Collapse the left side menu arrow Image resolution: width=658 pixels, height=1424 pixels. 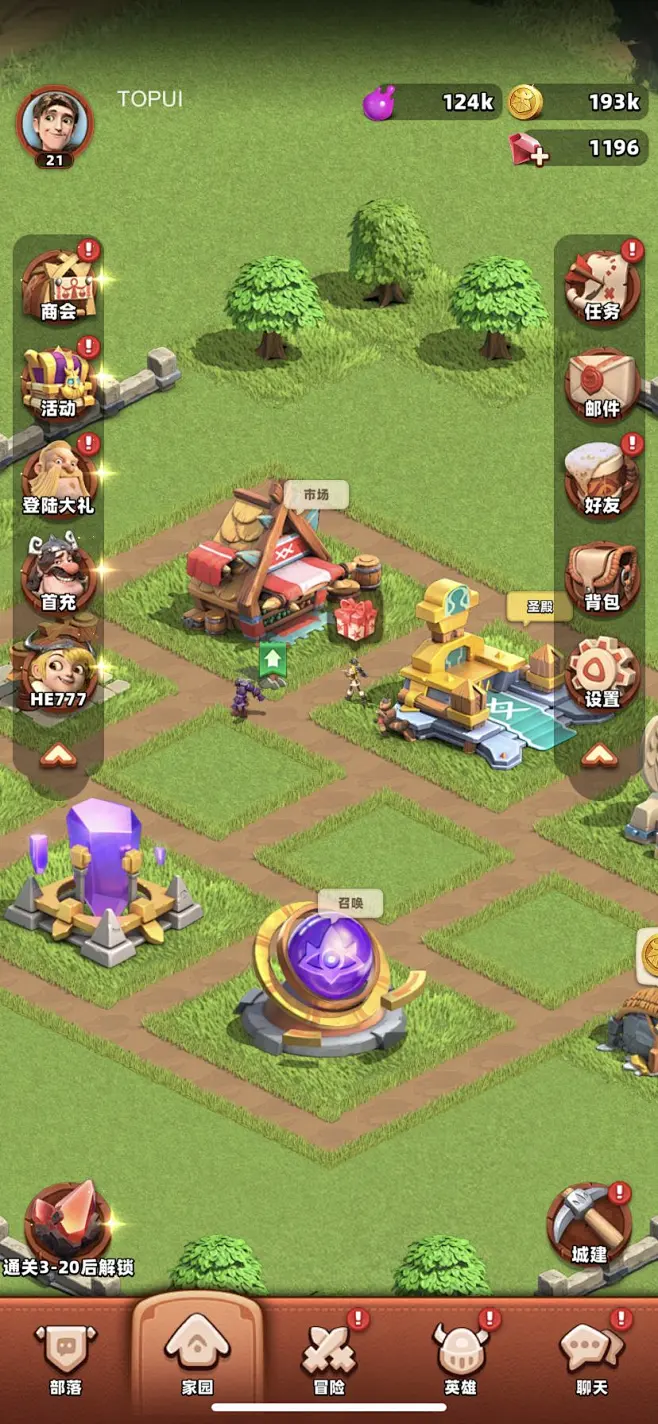click(x=58, y=757)
